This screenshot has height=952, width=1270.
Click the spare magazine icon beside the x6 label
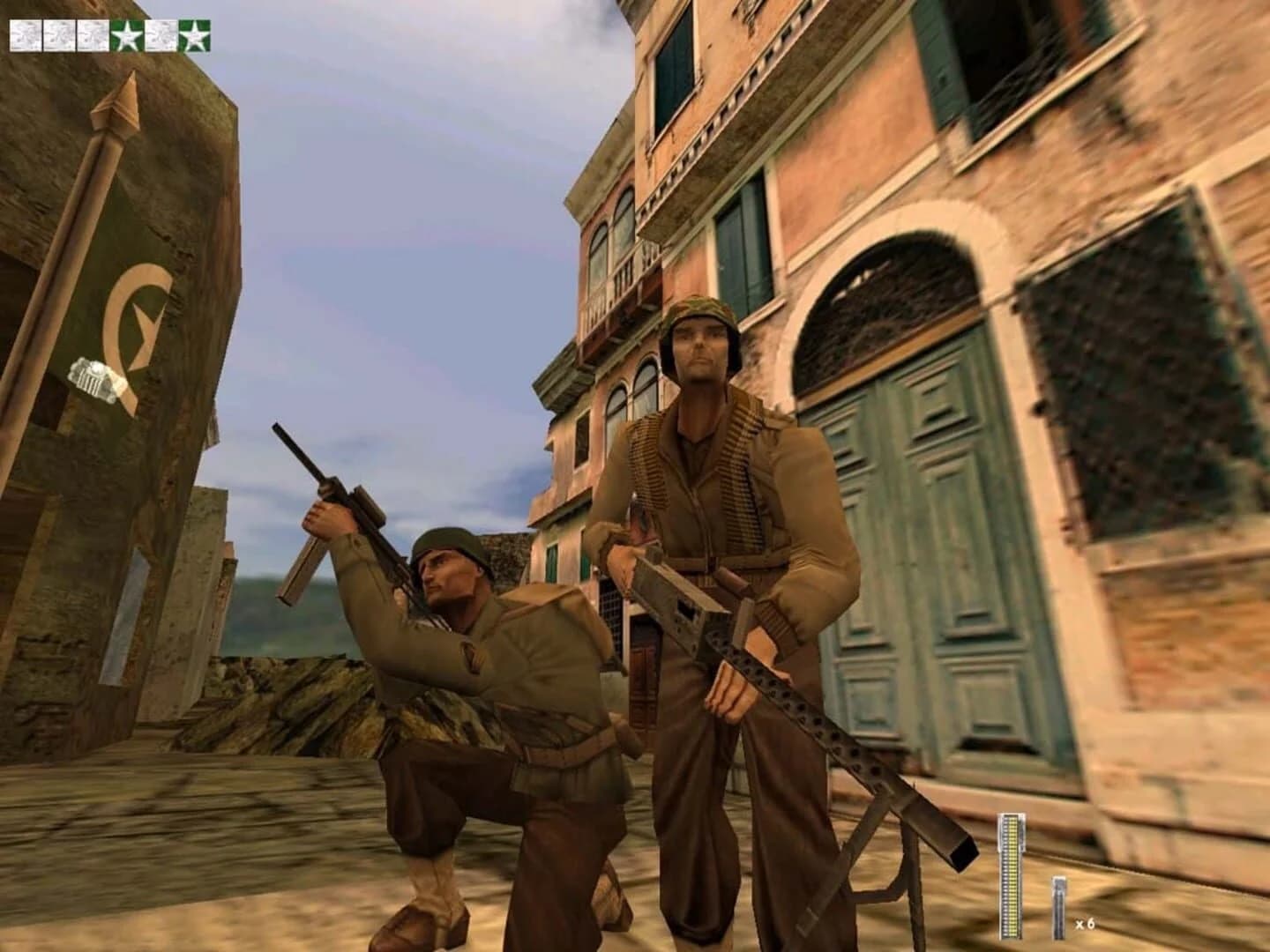coord(1058,908)
